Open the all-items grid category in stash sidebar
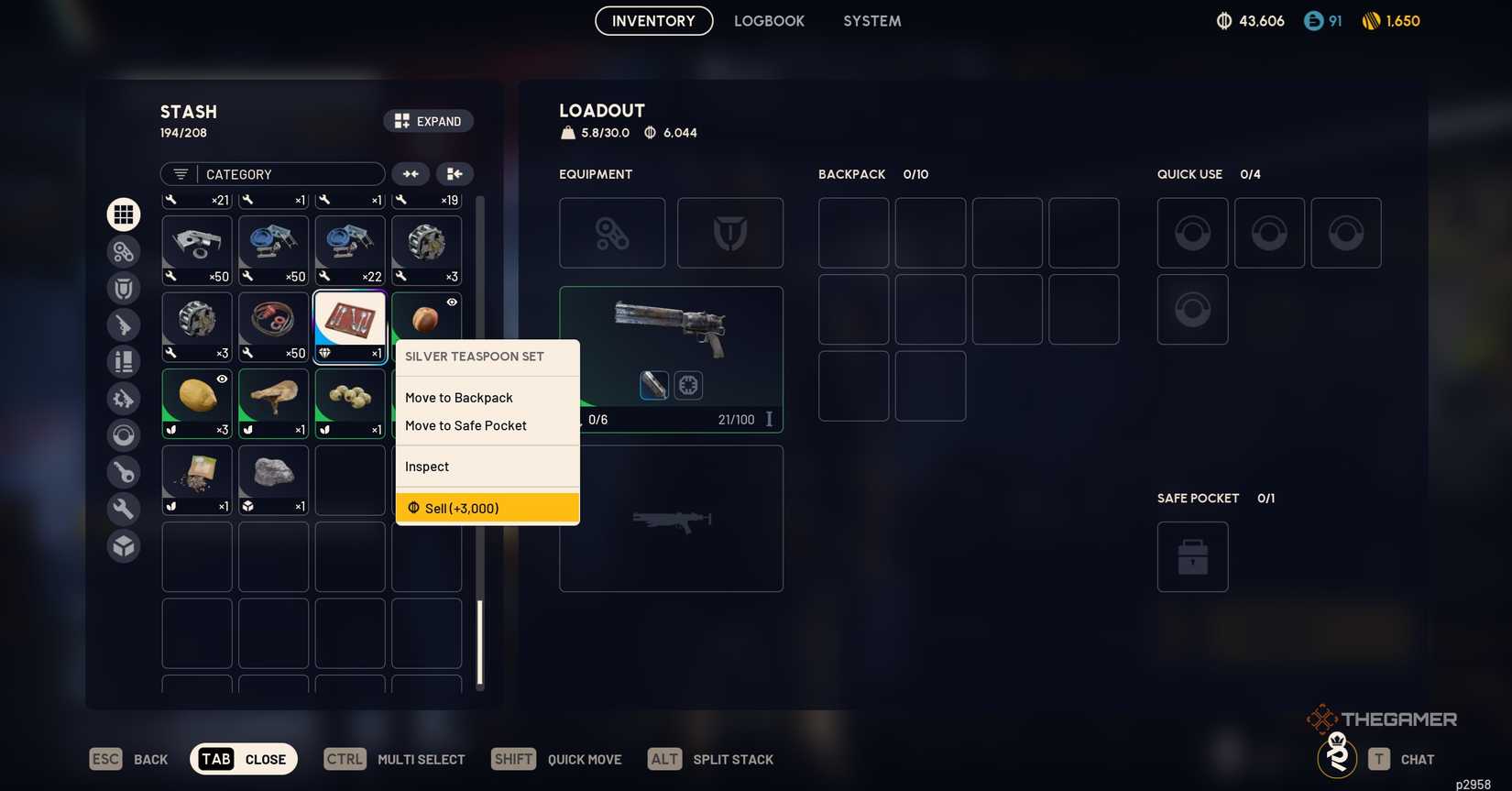The height and width of the screenshot is (791, 1512). pyautogui.click(x=124, y=214)
